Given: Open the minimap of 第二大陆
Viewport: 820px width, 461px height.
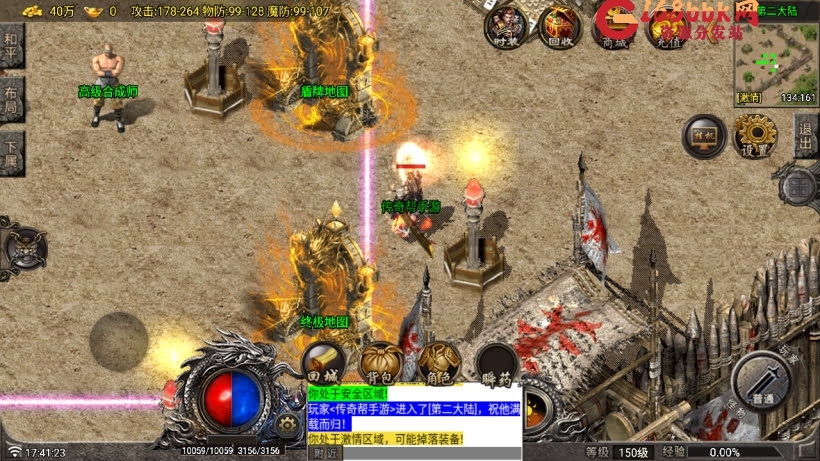Looking at the screenshot, I should click(775, 58).
